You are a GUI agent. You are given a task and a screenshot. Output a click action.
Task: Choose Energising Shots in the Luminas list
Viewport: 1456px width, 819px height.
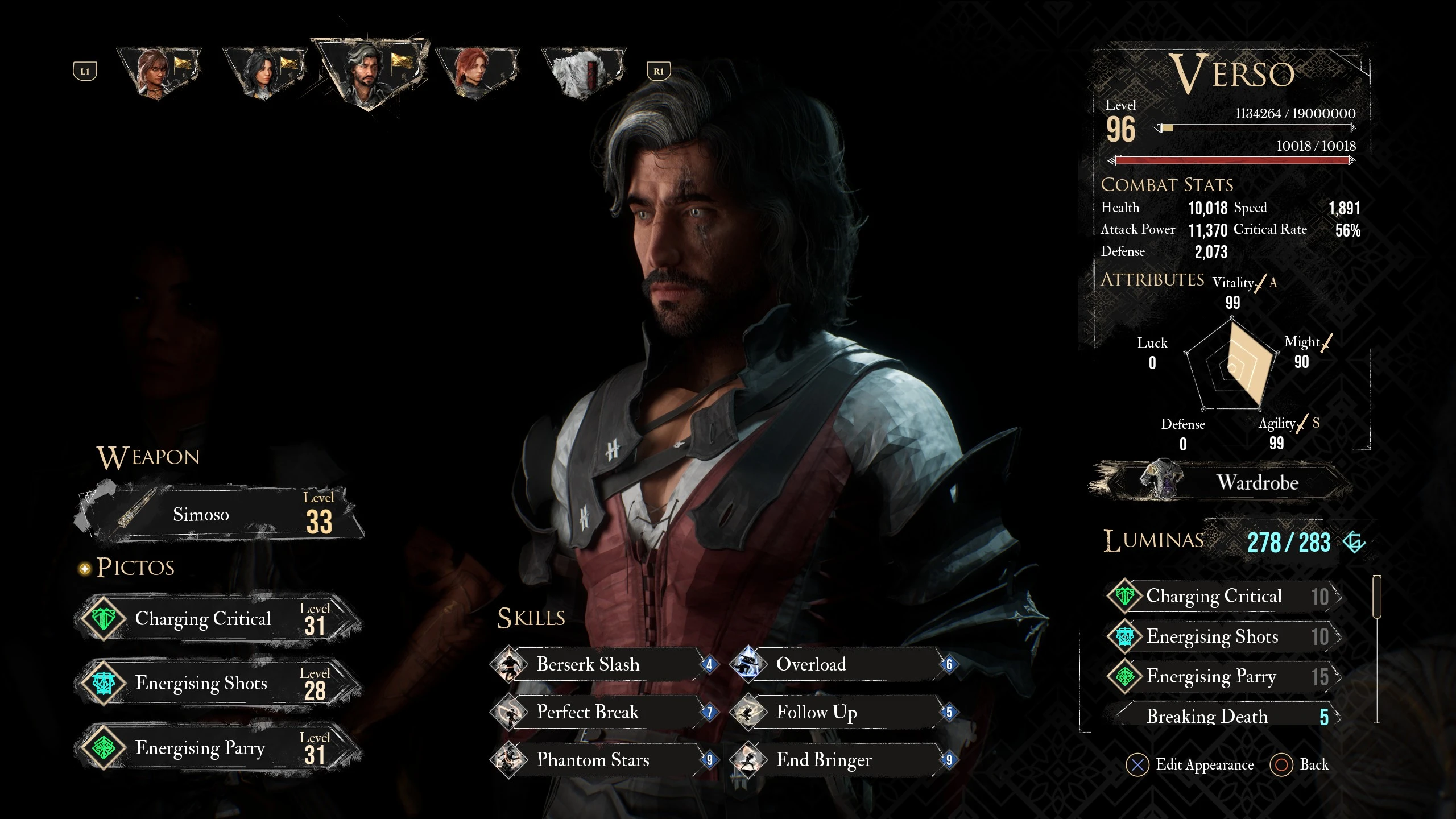pos(1223,636)
